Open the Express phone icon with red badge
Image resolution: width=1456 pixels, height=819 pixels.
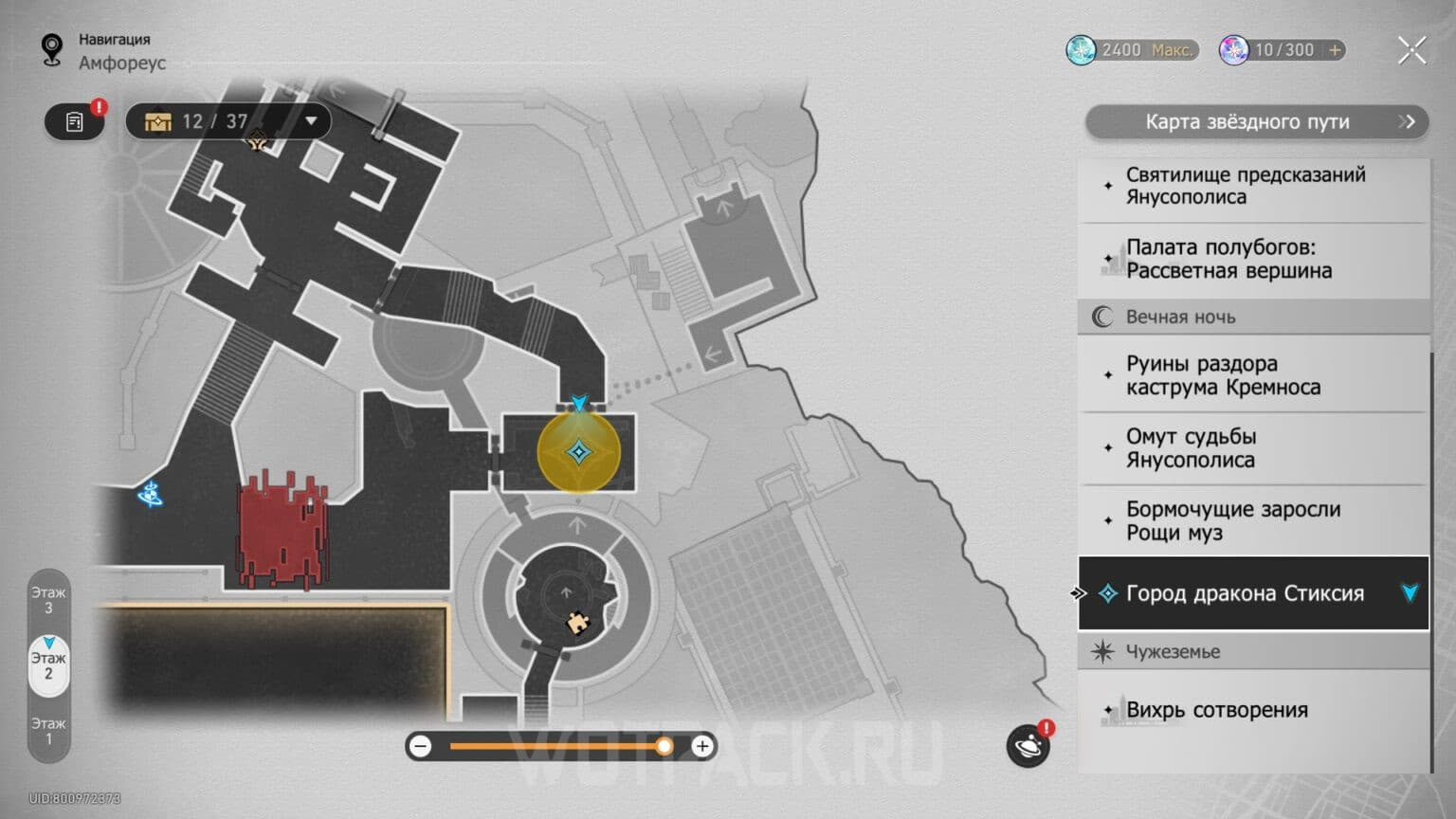(x=1028, y=747)
